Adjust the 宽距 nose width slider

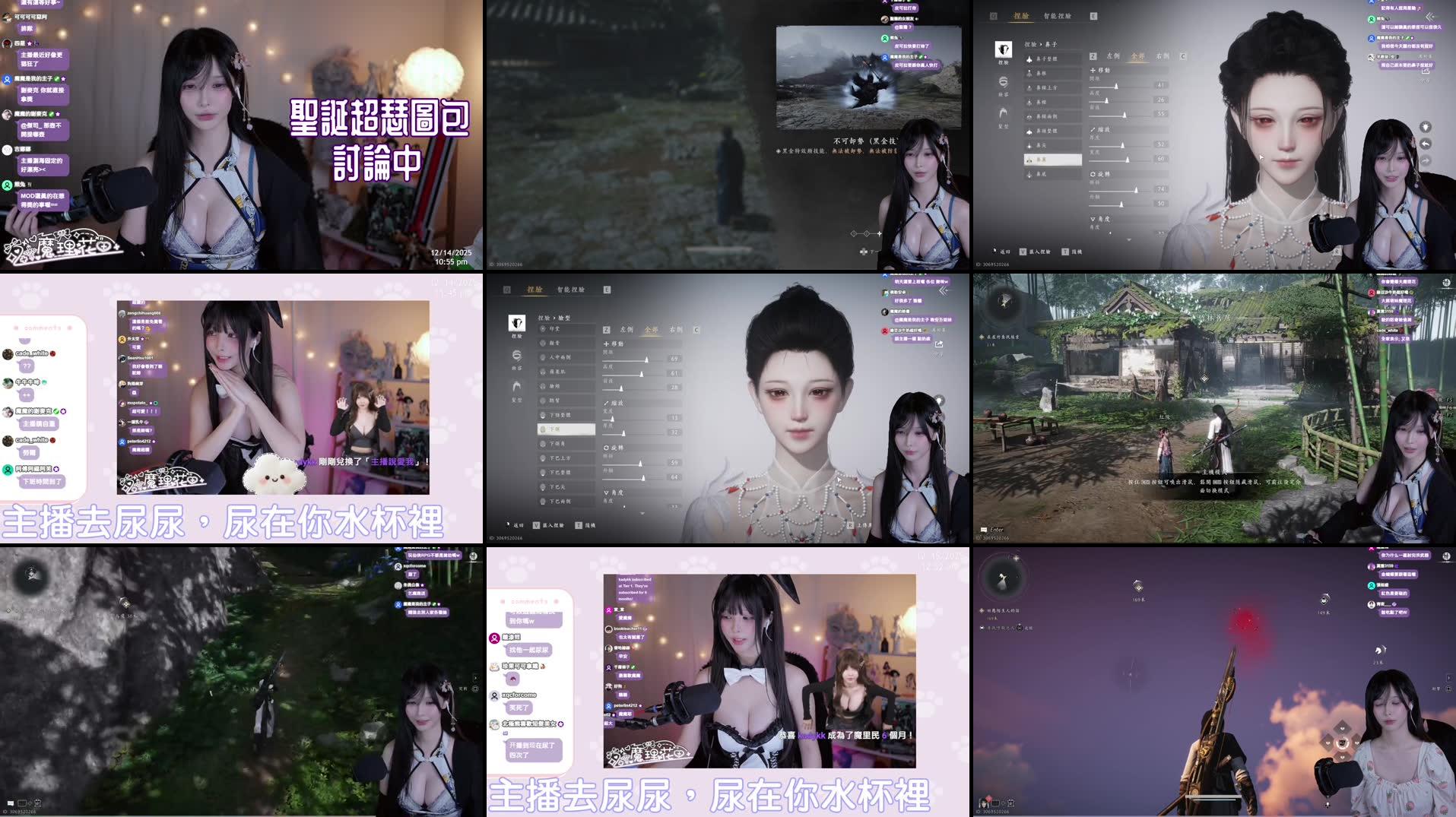(1117, 87)
